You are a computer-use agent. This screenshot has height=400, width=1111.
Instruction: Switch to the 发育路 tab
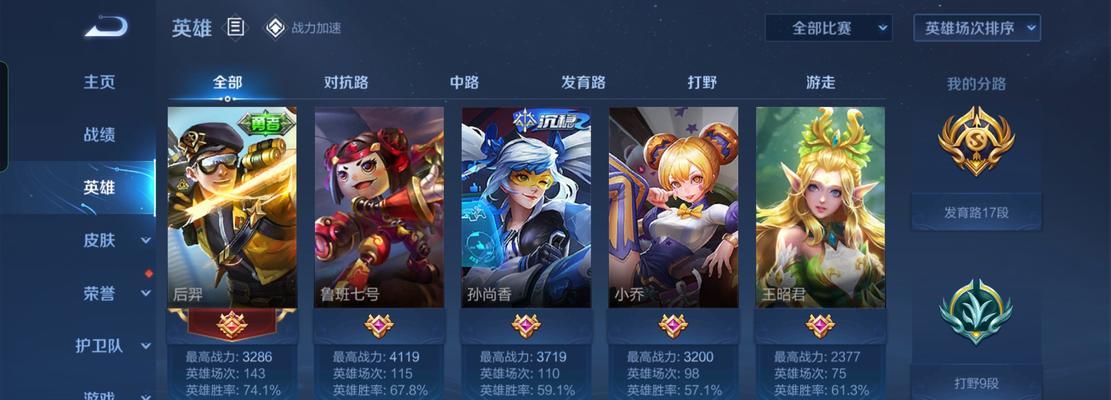(x=583, y=83)
